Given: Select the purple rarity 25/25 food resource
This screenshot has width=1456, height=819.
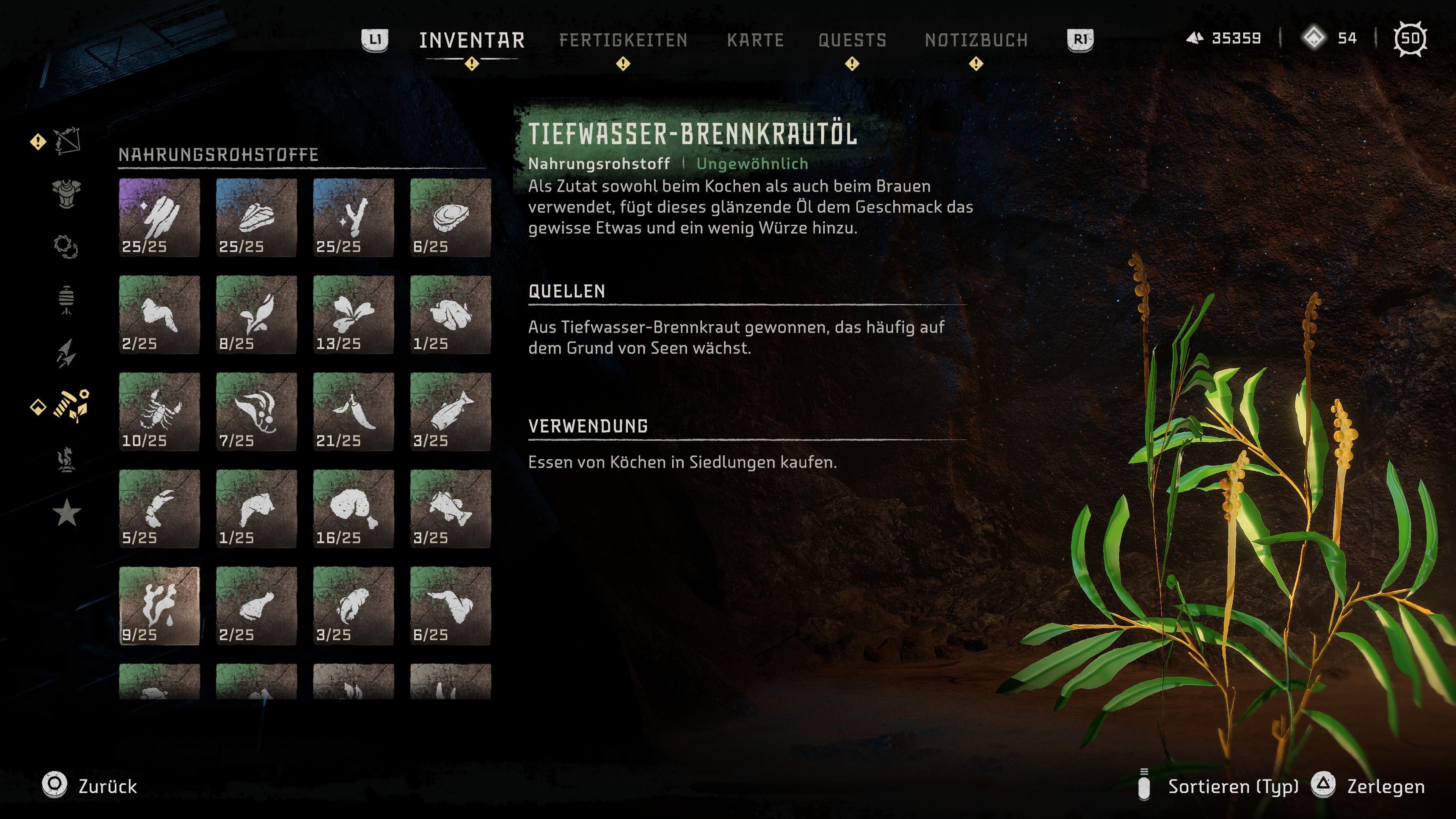Looking at the screenshot, I should coord(159,218).
